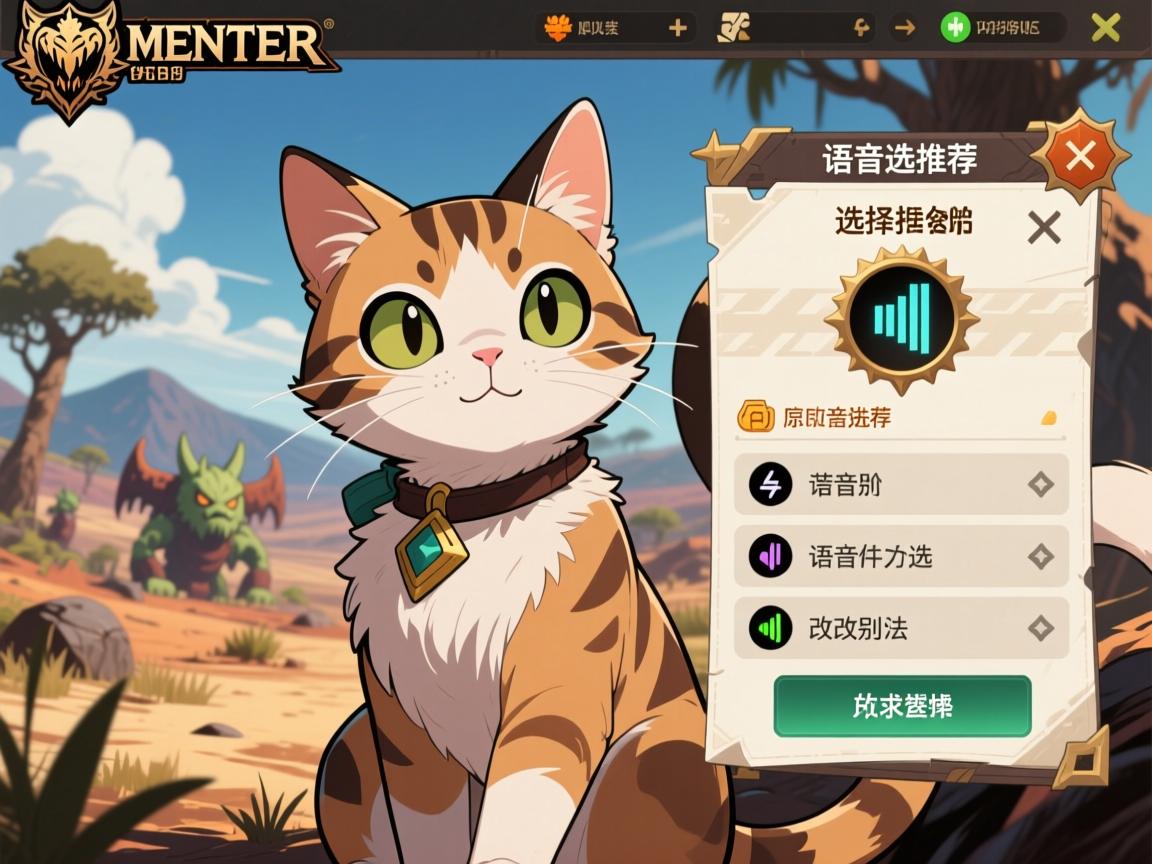Select the lightning bolt voice option row
The image size is (1152, 864).
point(901,485)
